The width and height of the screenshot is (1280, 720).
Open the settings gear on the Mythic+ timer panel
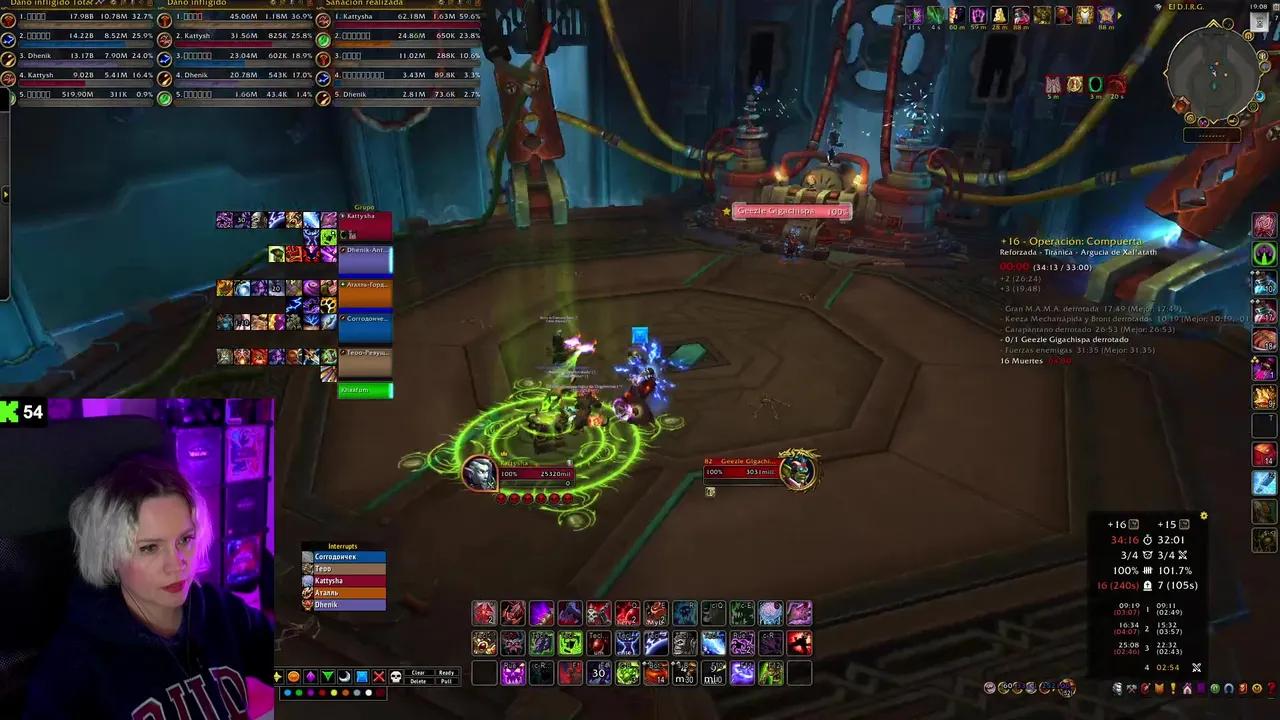tap(1204, 515)
